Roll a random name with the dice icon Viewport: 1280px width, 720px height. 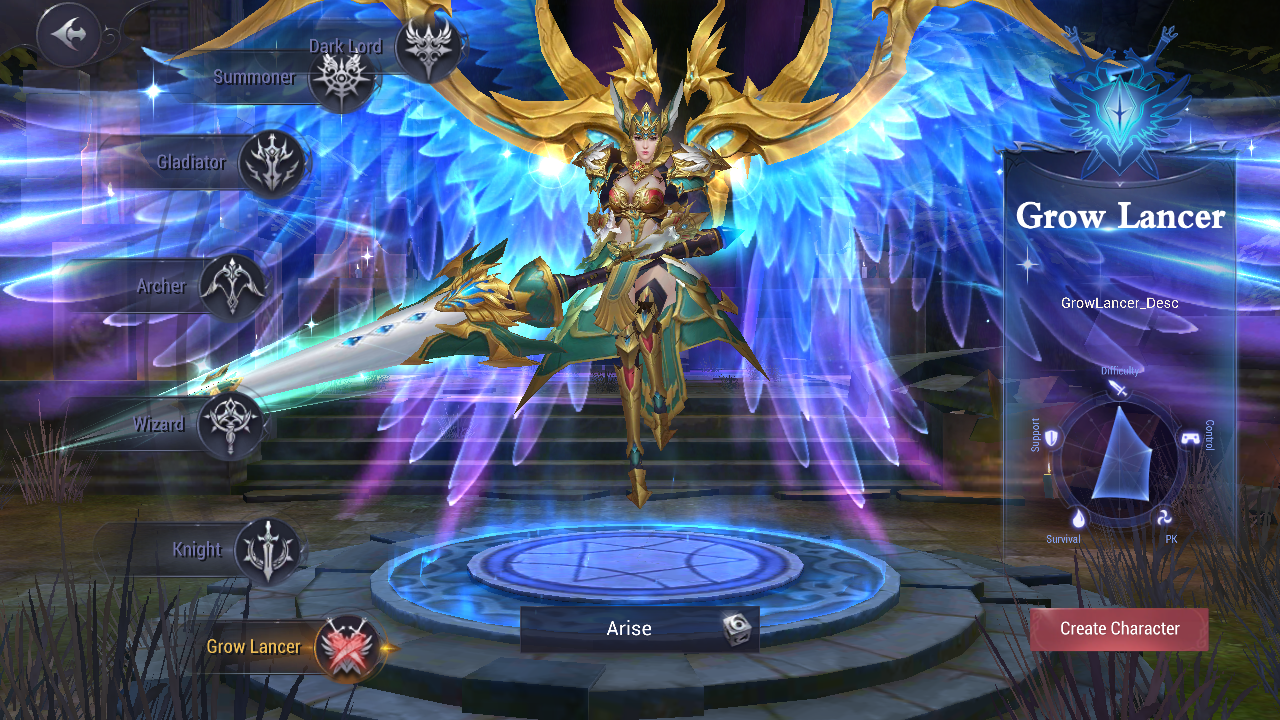[737, 628]
